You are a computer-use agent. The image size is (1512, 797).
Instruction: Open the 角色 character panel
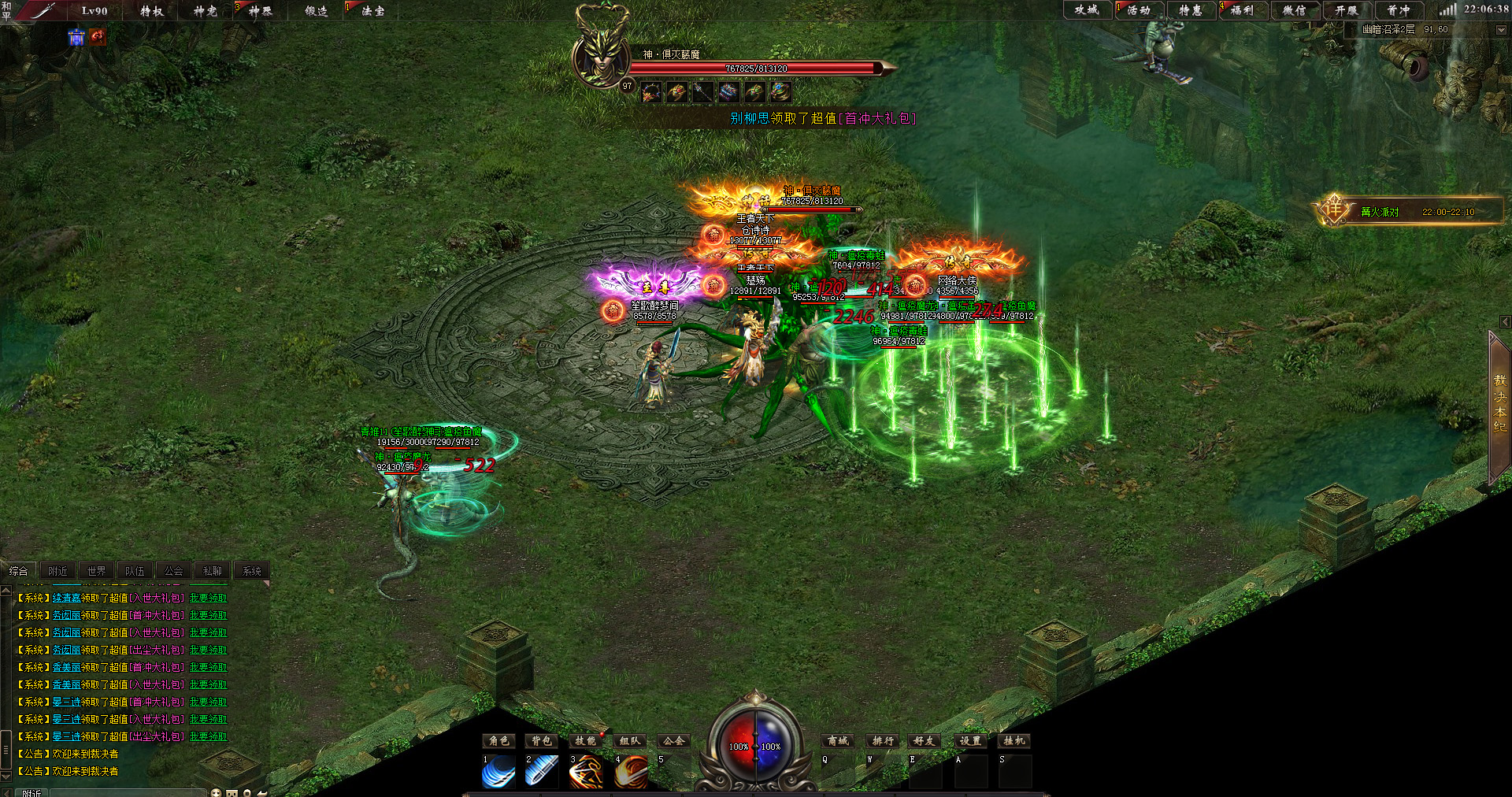point(499,741)
